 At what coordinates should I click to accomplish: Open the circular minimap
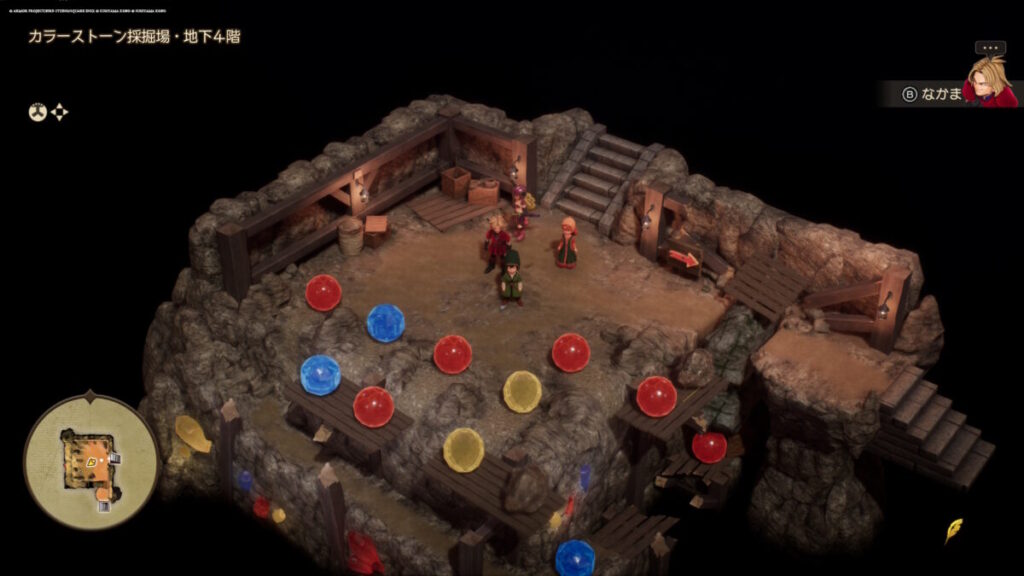coord(91,461)
